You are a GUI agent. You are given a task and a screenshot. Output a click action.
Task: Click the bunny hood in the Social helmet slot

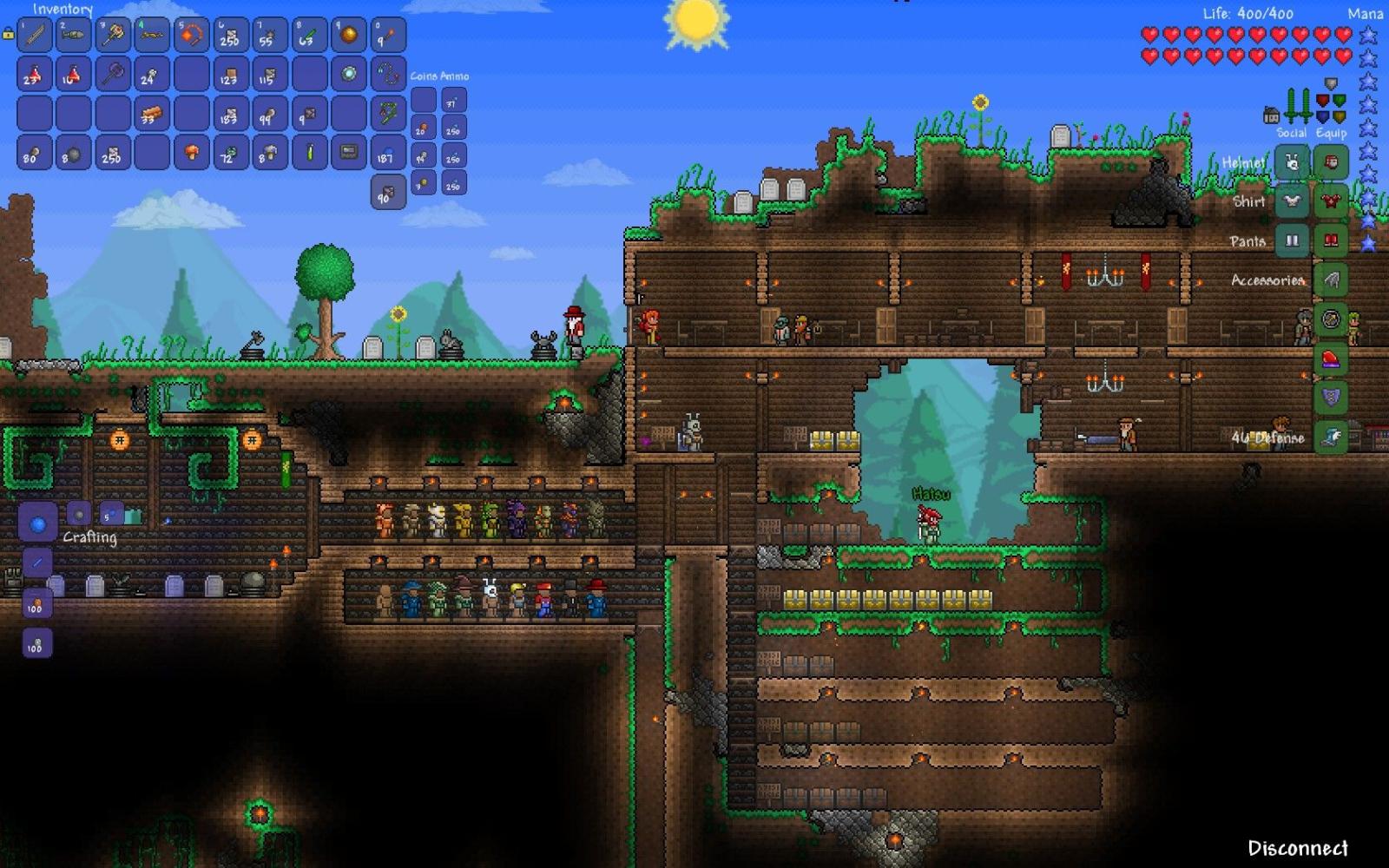tap(1291, 163)
